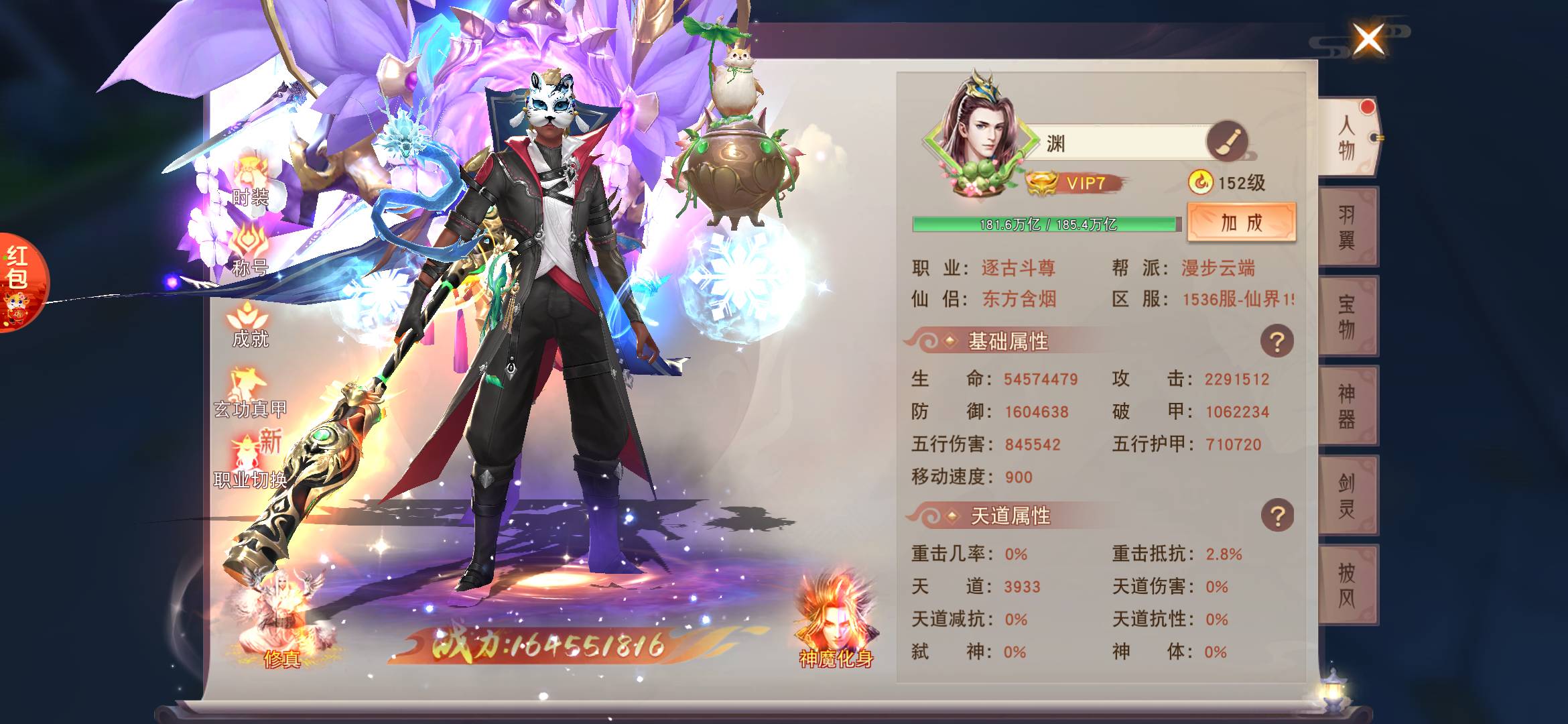Switch to the 人物 tab
Image resolution: width=1568 pixels, height=724 pixels.
pyautogui.click(x=1348, y=139)
